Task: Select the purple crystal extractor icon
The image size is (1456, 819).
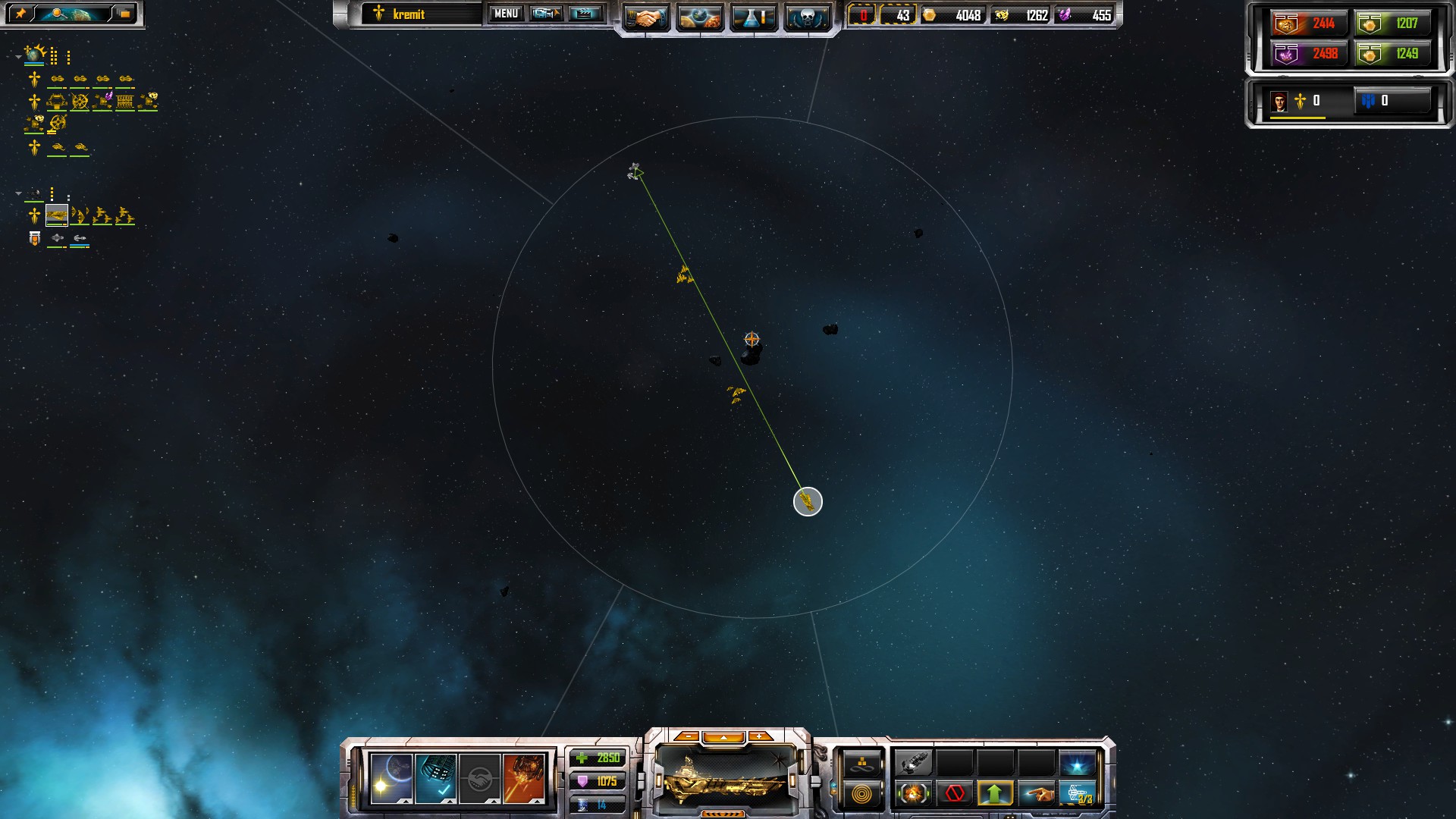Action: [x=102, y=101]
